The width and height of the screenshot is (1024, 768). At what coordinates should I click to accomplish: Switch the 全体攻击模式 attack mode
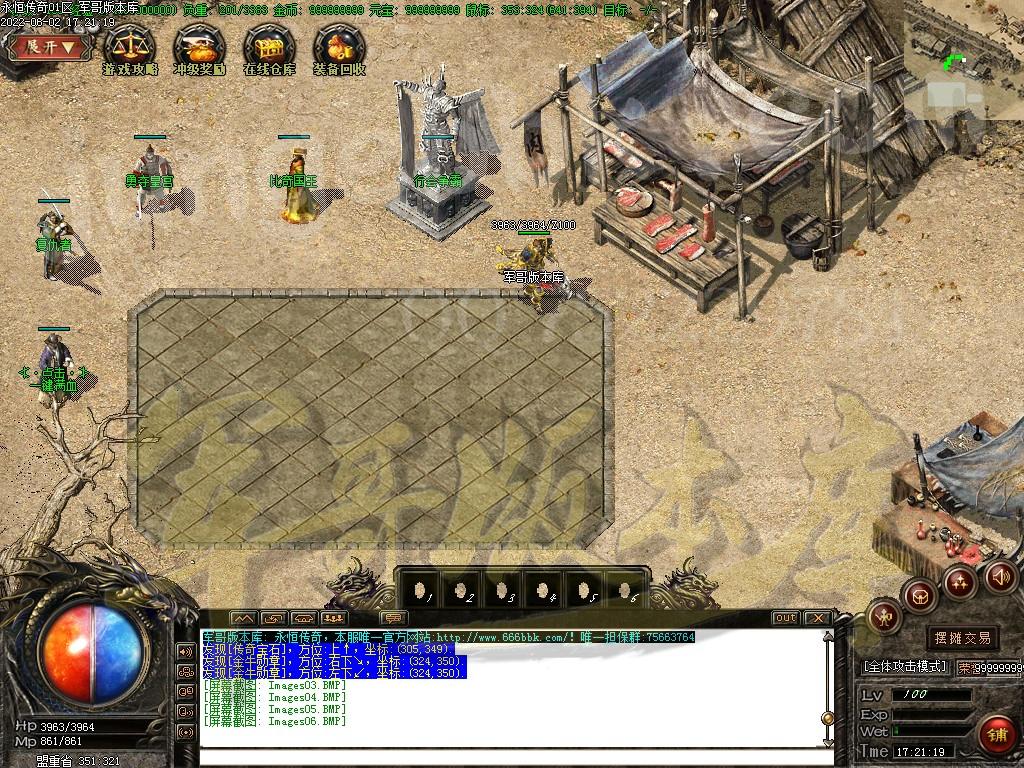(x=904, y=666)
